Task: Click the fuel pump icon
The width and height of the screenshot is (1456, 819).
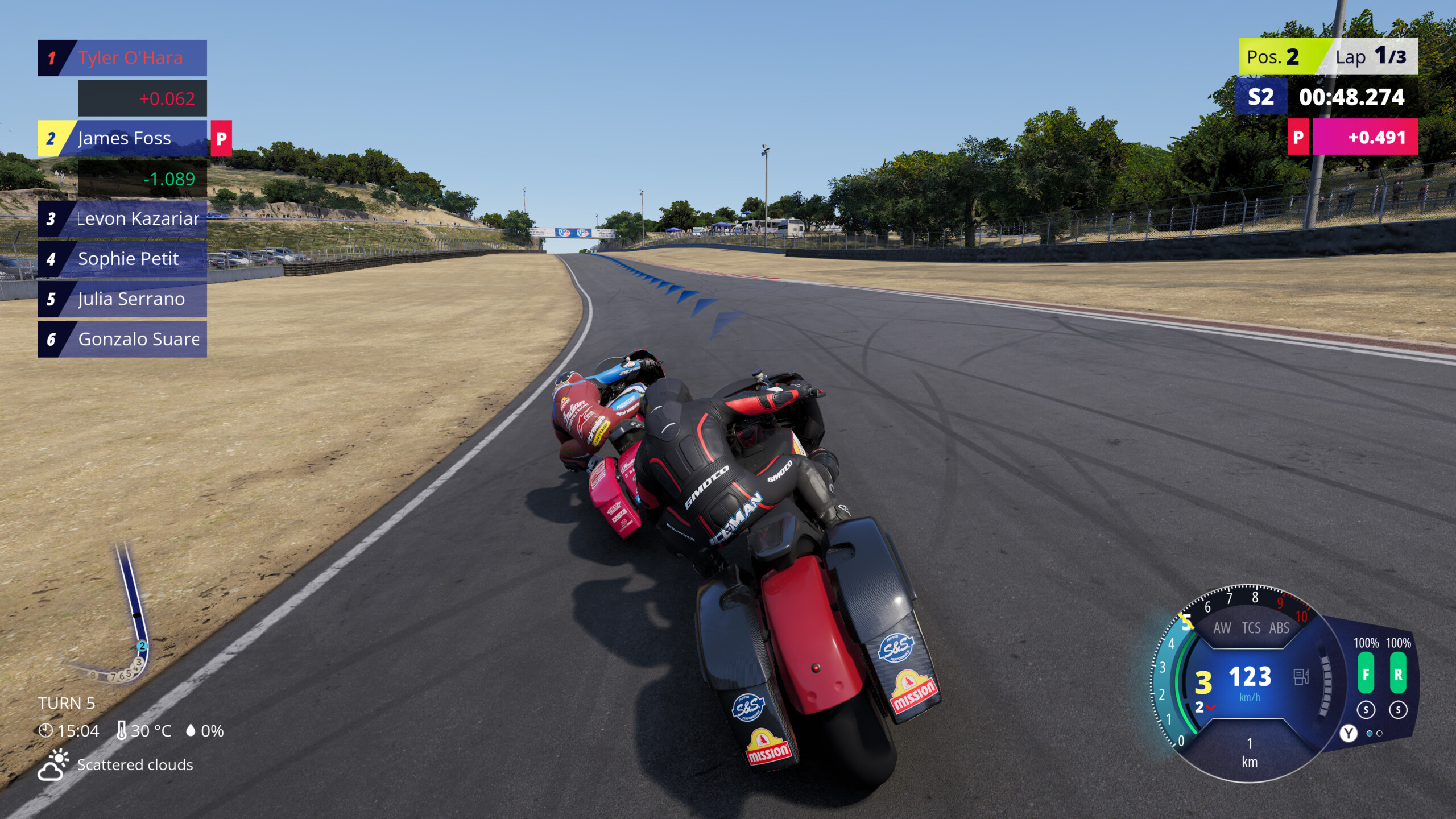Action: (x=1301, y=677)
